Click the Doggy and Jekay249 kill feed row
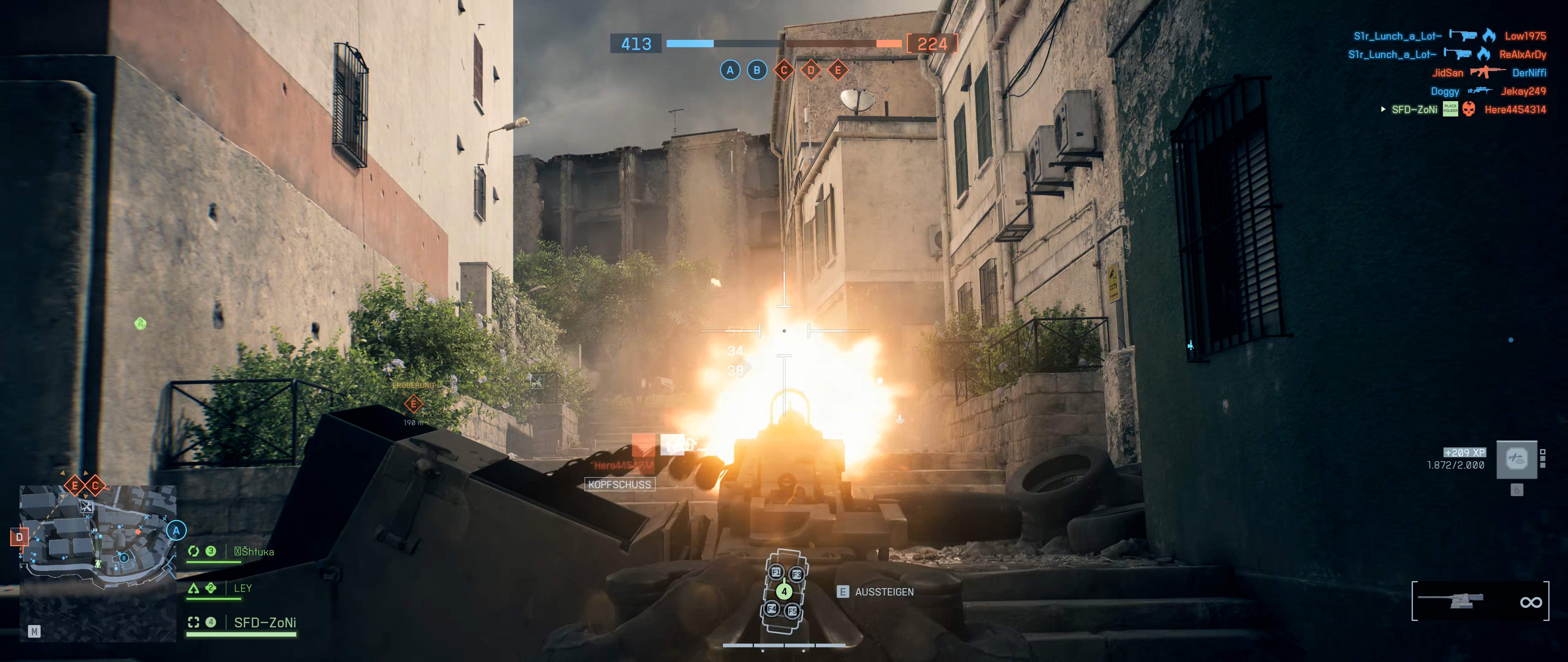 pyautogui.click(x=1488, y=91)
